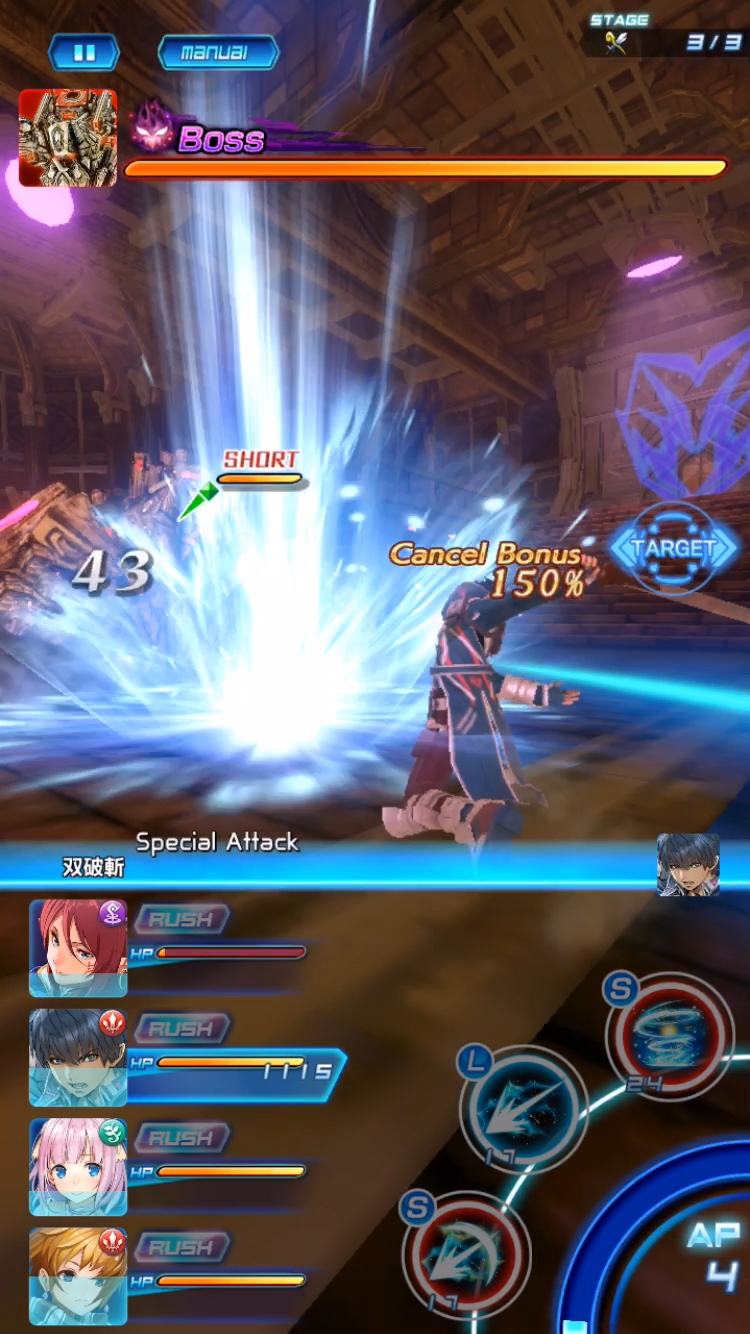
Task: Use the long-range arrow skill
Action: 523,1109
